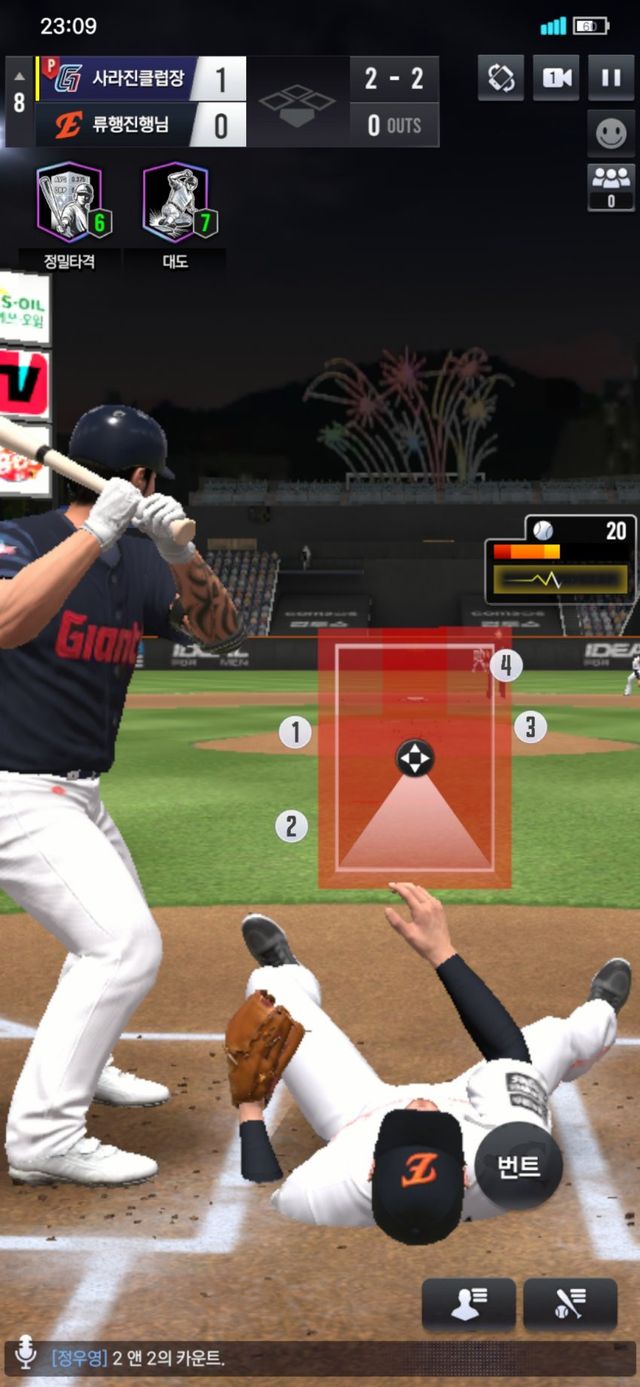Open the batter substitution button
The image size is (640, 1387).
coord(570,1305)
